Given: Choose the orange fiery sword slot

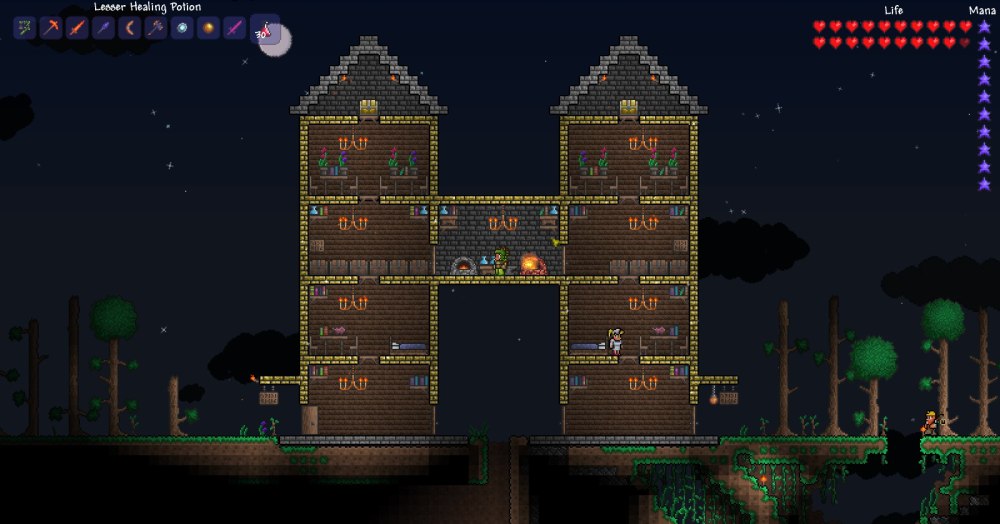Looking at the screenshot, I should [77, 28].
